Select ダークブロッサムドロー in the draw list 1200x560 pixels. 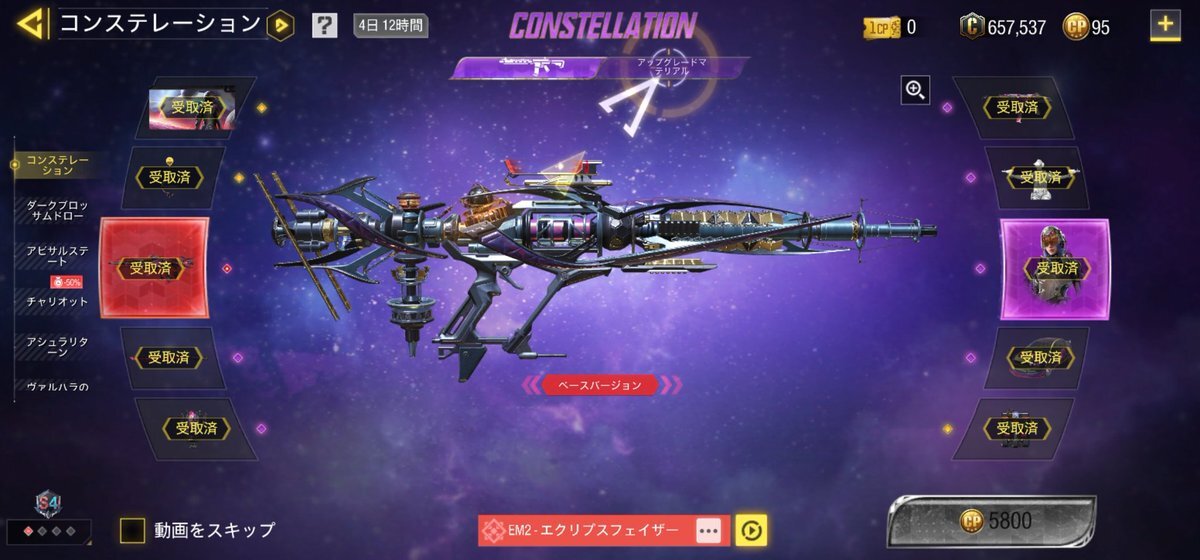pyautogui.click(x=56, y=210)
